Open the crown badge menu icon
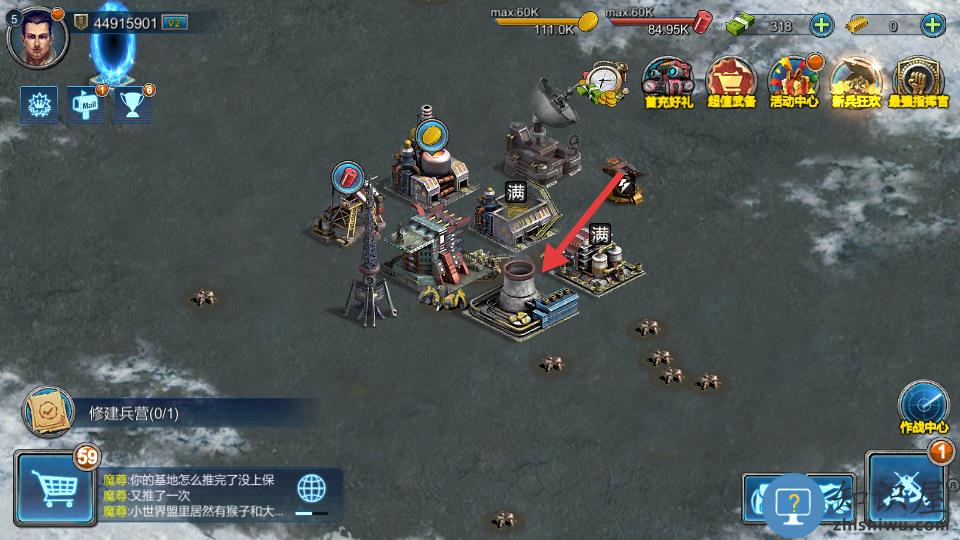The height and width of the screenshot is (540, 960). tap(38, 105)
